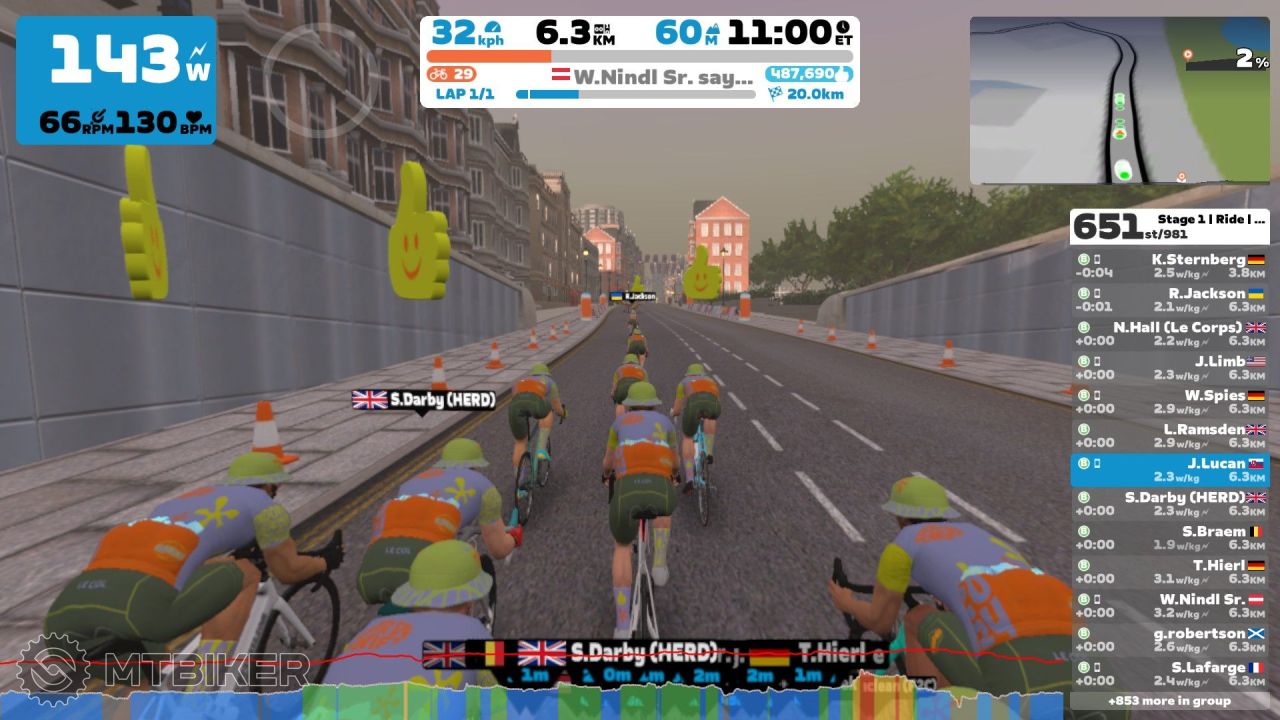Viewport: 1280px width, 720px height.
Task: Open the Stage 1 Ride event header
Action: click(x=1169, y=226)
